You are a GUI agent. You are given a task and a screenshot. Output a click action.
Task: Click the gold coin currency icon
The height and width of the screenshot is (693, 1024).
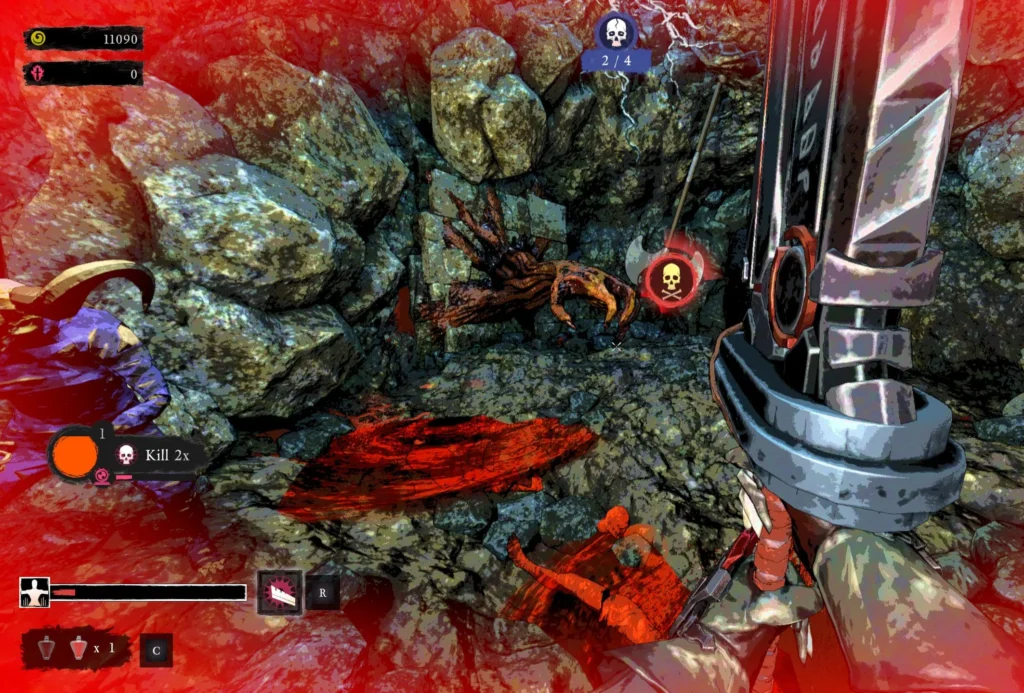click(39, 39)
